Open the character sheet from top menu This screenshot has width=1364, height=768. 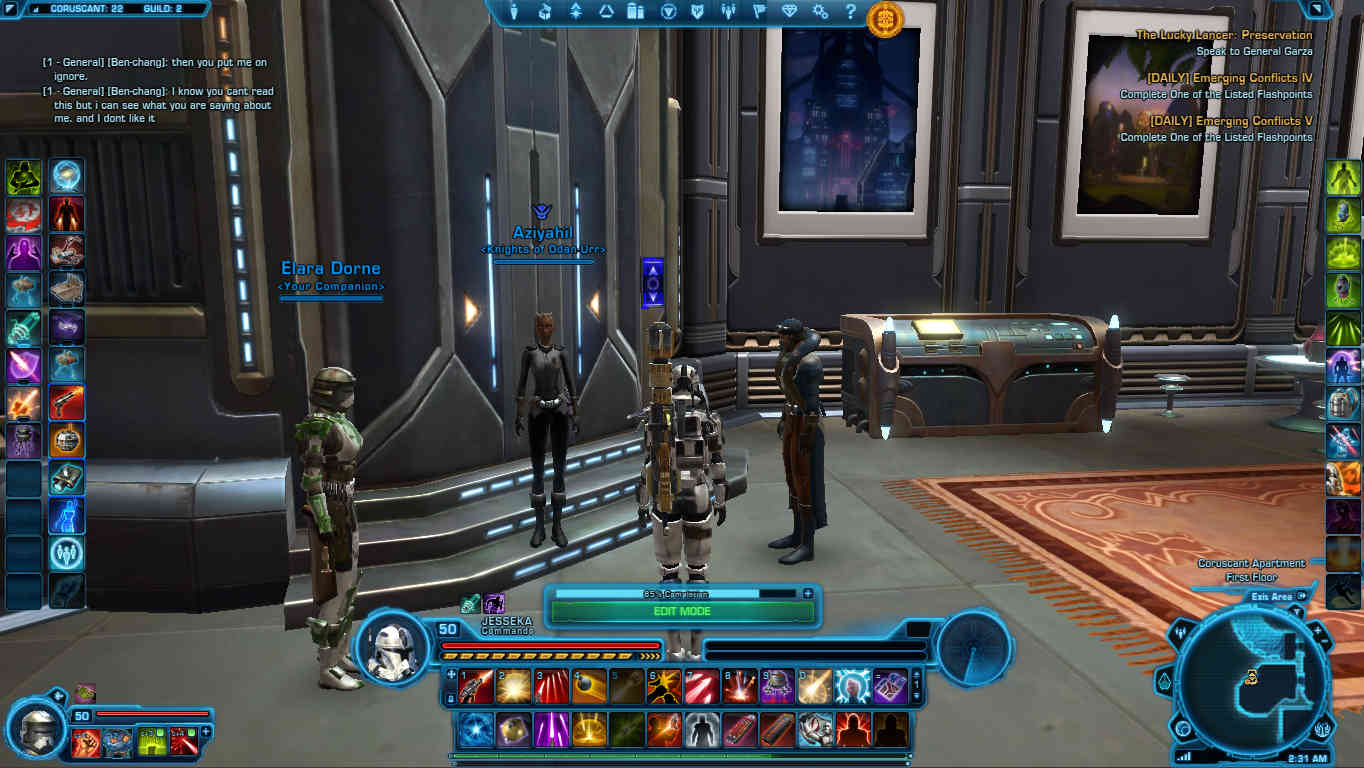pyautogui.click(x=514, y=12)
